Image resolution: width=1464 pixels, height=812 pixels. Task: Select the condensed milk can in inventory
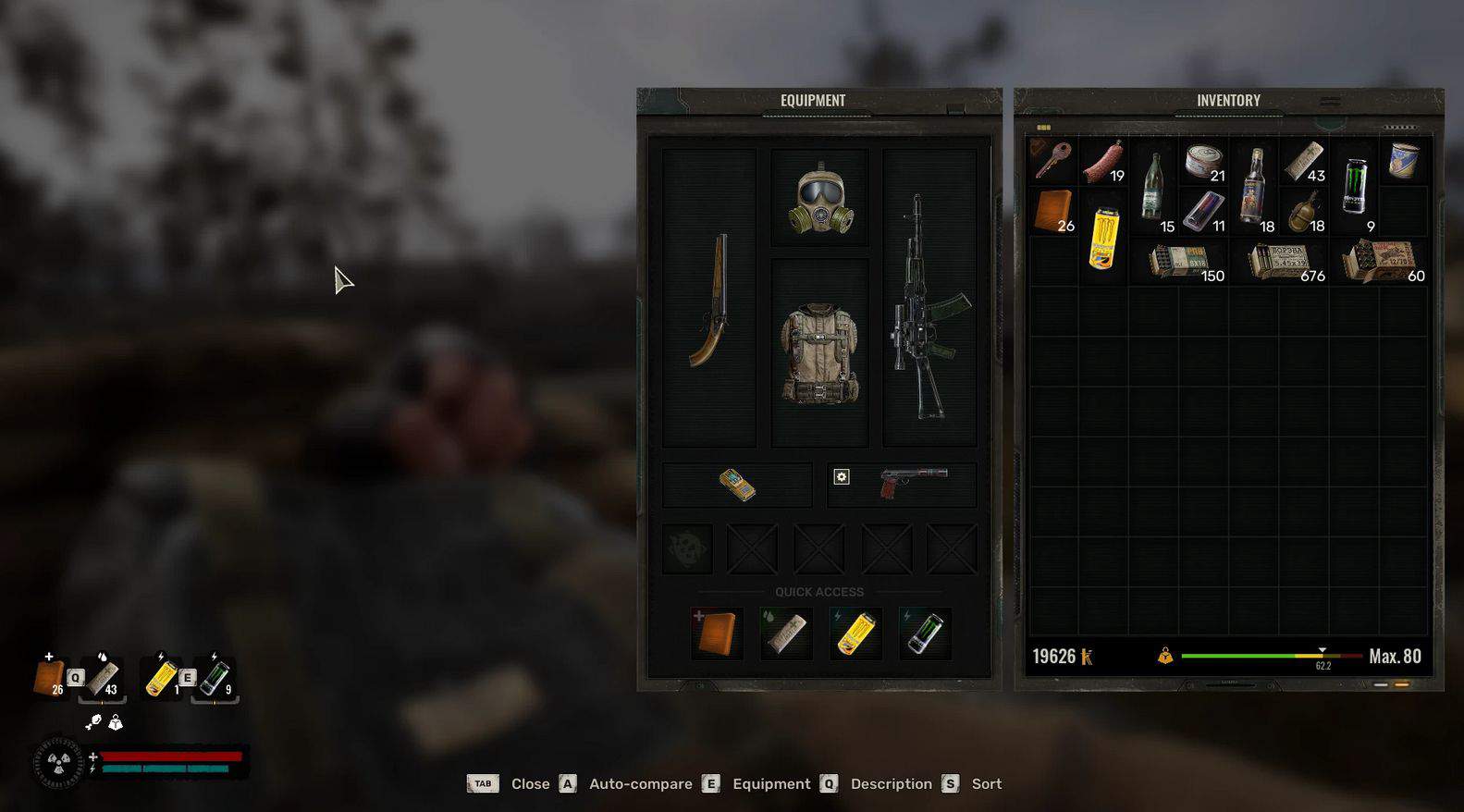click(1404, 161)
